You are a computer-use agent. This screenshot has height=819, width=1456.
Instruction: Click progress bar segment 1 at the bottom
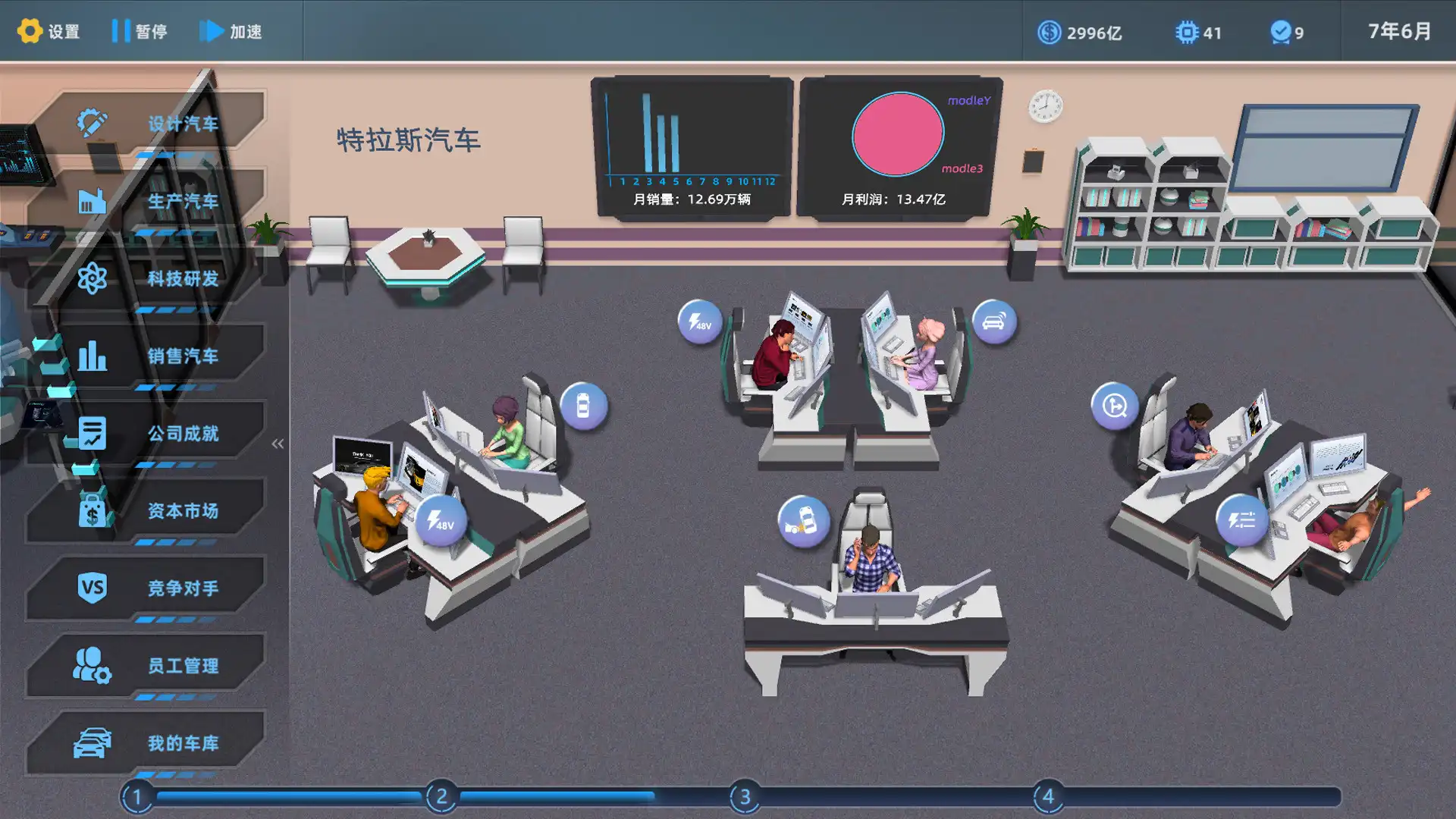pyautogui.click(x=136, y=797)
